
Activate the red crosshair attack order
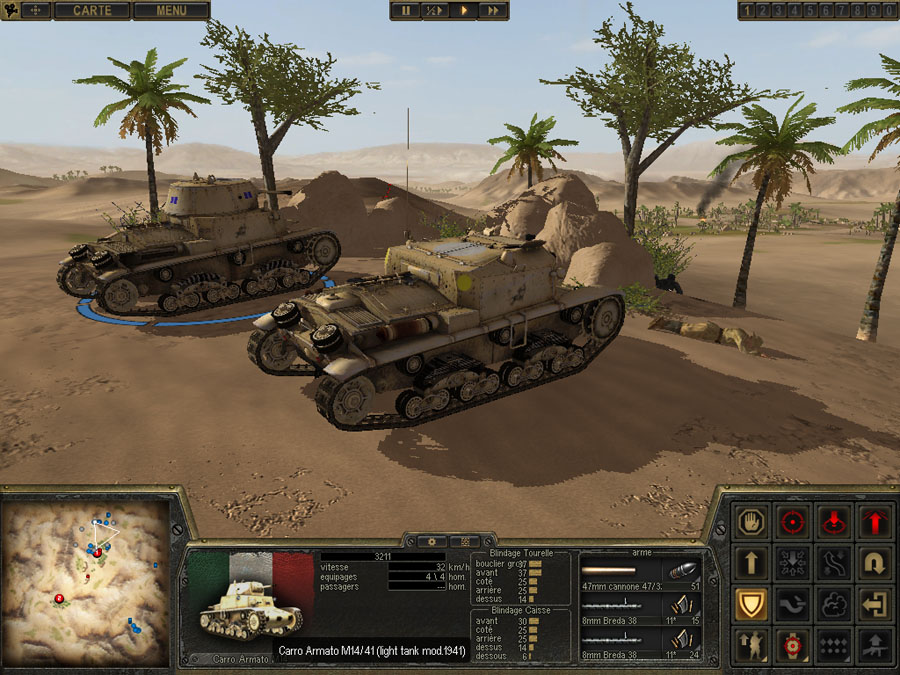(x=792, y=521)
